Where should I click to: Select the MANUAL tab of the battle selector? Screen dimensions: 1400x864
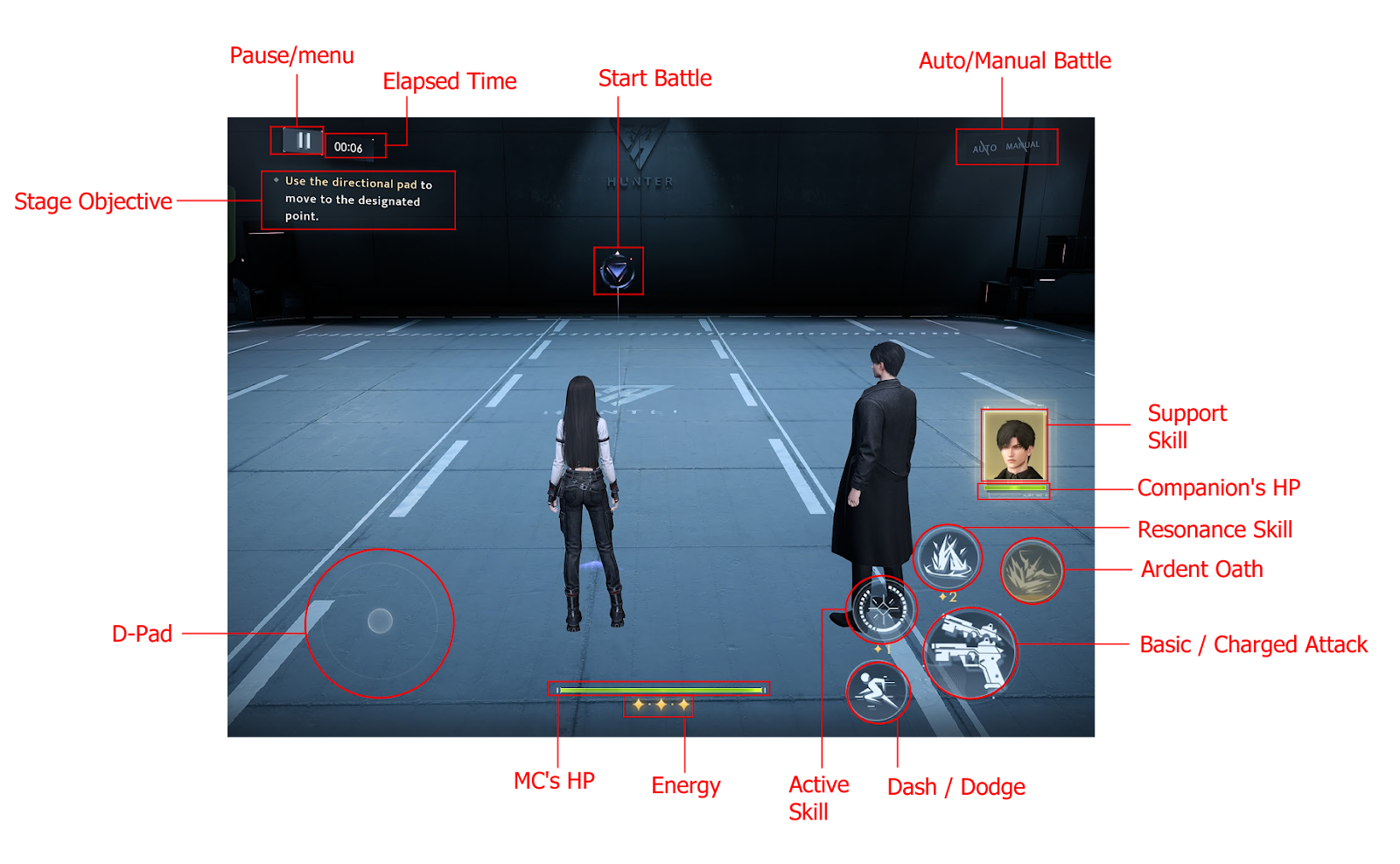point(1022,144)
